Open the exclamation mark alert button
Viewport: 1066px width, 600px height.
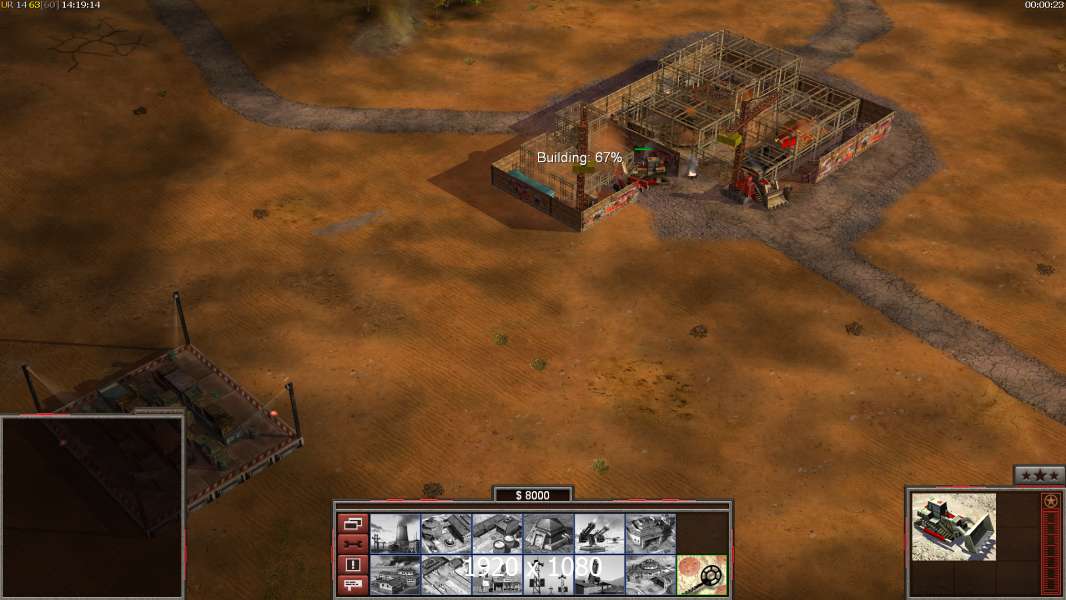point(352,565)
